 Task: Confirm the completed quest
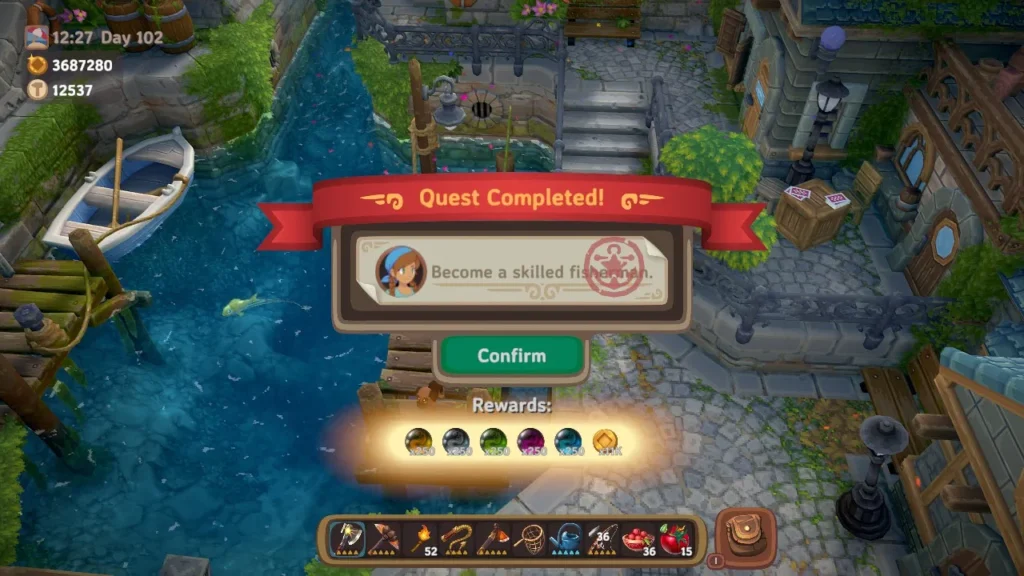[511, 356]
